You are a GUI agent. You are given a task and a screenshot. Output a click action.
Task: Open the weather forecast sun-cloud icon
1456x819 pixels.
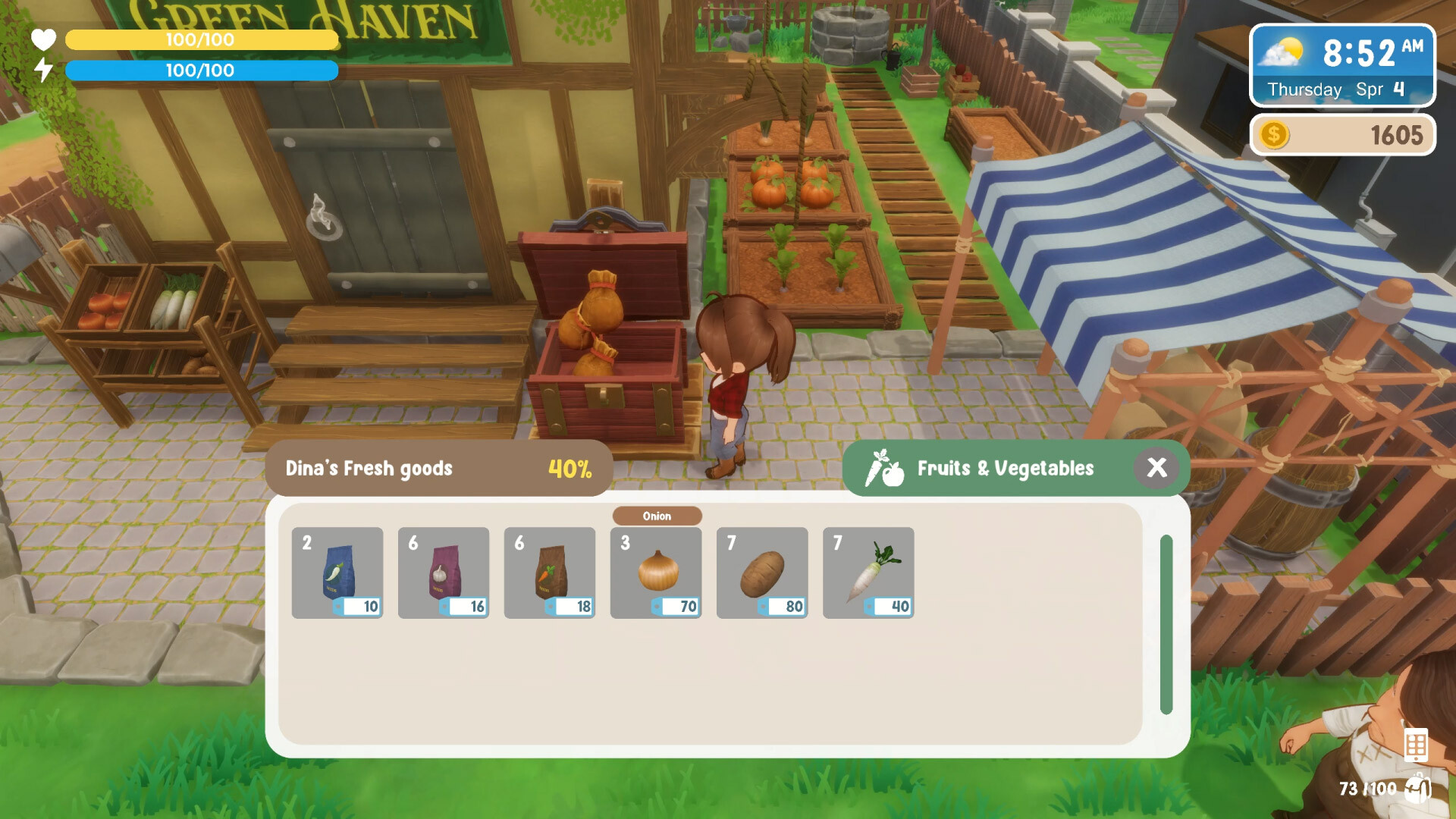tap(1282, 52)
